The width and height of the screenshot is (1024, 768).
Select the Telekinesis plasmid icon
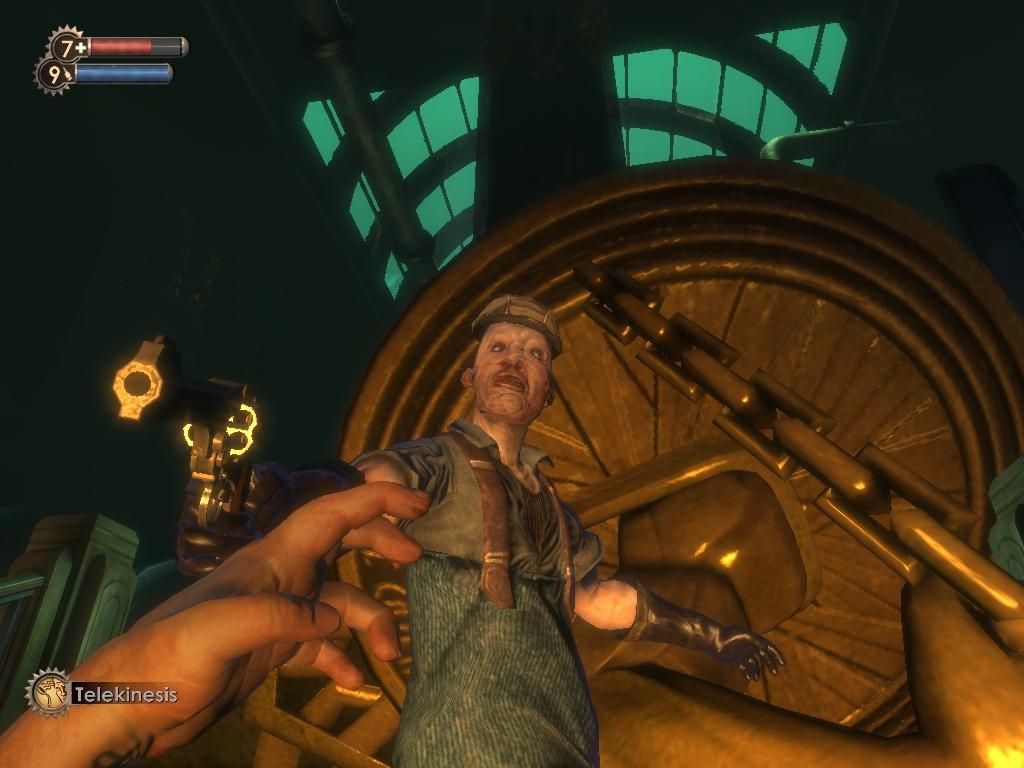point(48,692)
